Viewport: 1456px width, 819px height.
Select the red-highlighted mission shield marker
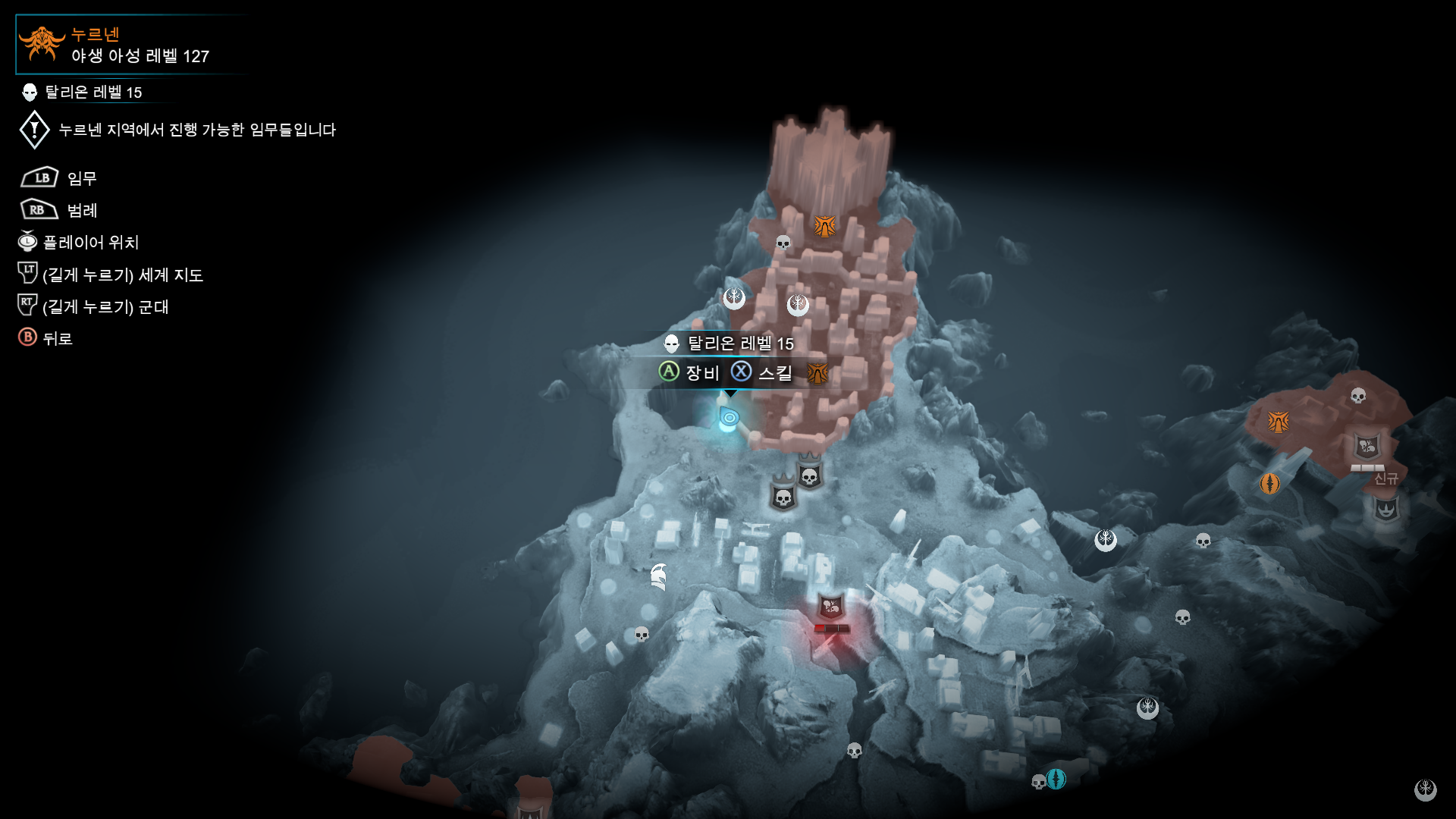click(x=831, y=607)
